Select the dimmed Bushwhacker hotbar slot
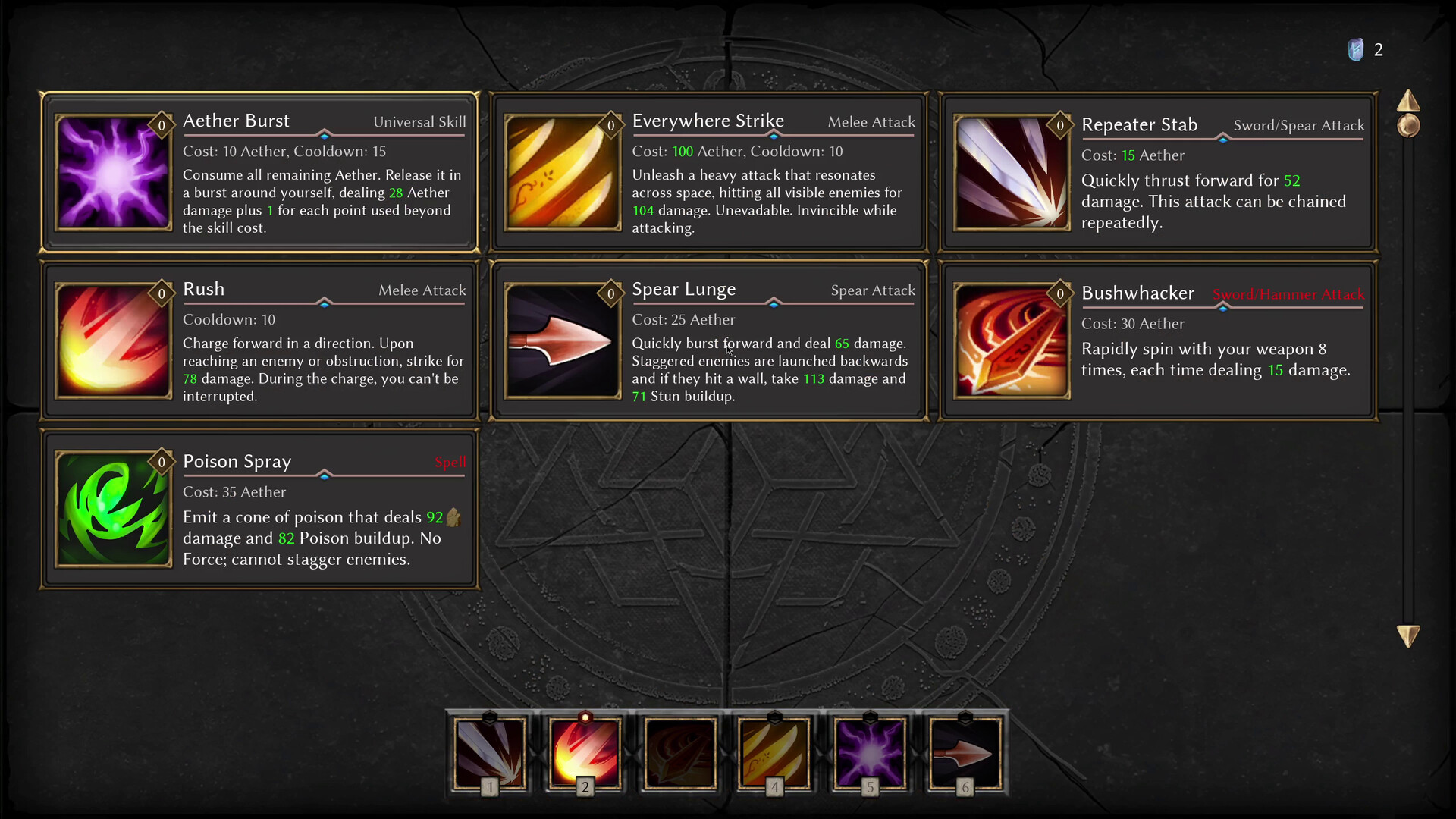1456x819 pixels. coord(679,754)
